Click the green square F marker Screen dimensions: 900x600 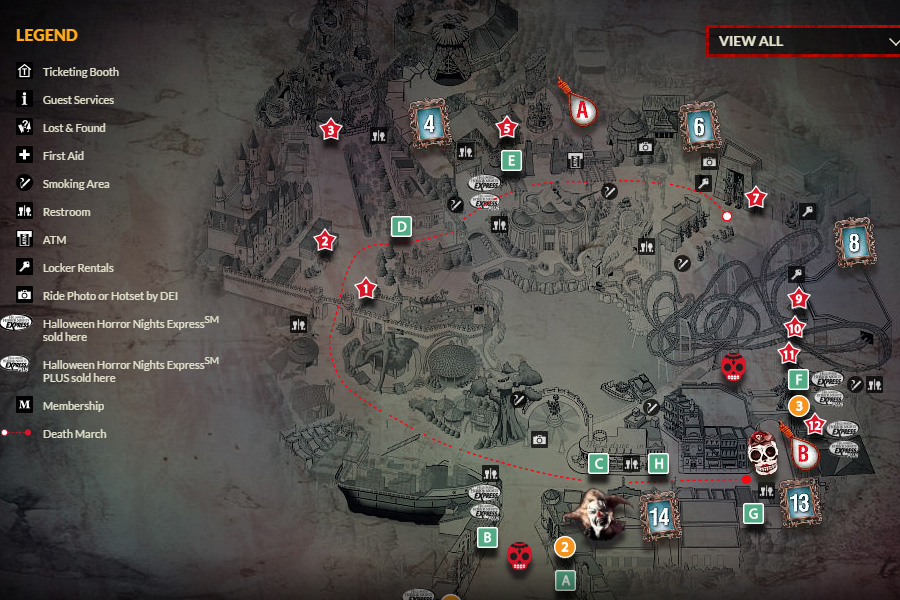(798, 379)
